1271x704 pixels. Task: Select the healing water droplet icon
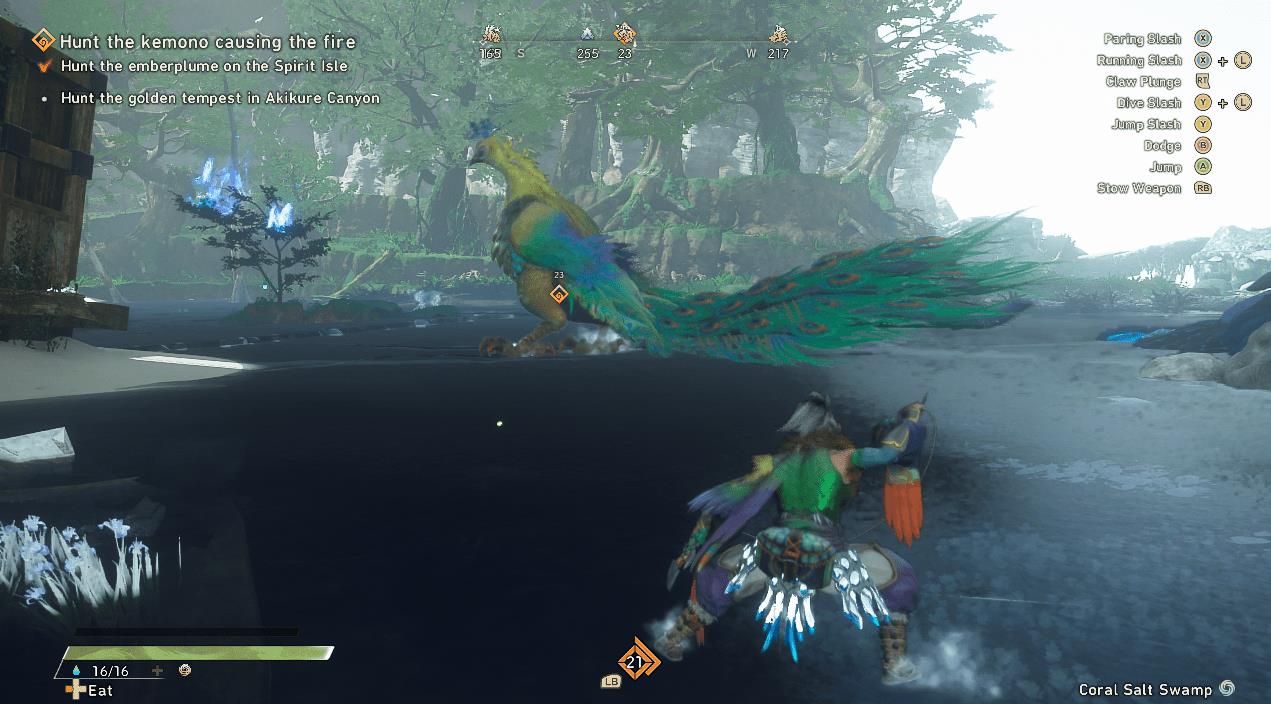click(x=76, y=671)
